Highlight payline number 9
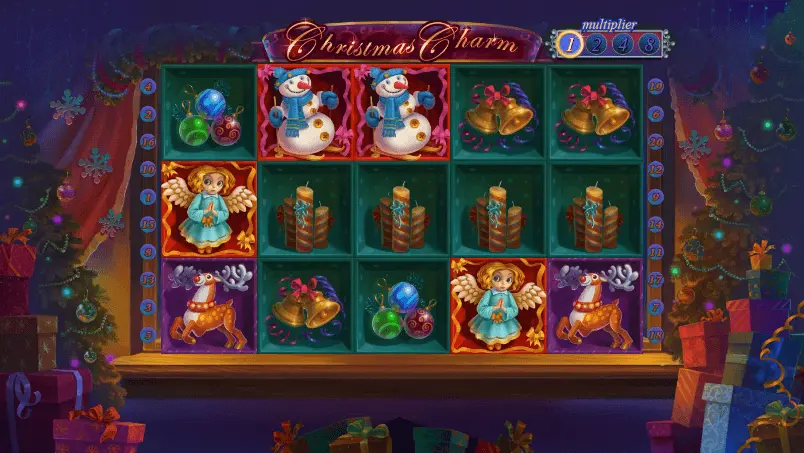The height and width of the screenshot is (453, 804). 655,197
